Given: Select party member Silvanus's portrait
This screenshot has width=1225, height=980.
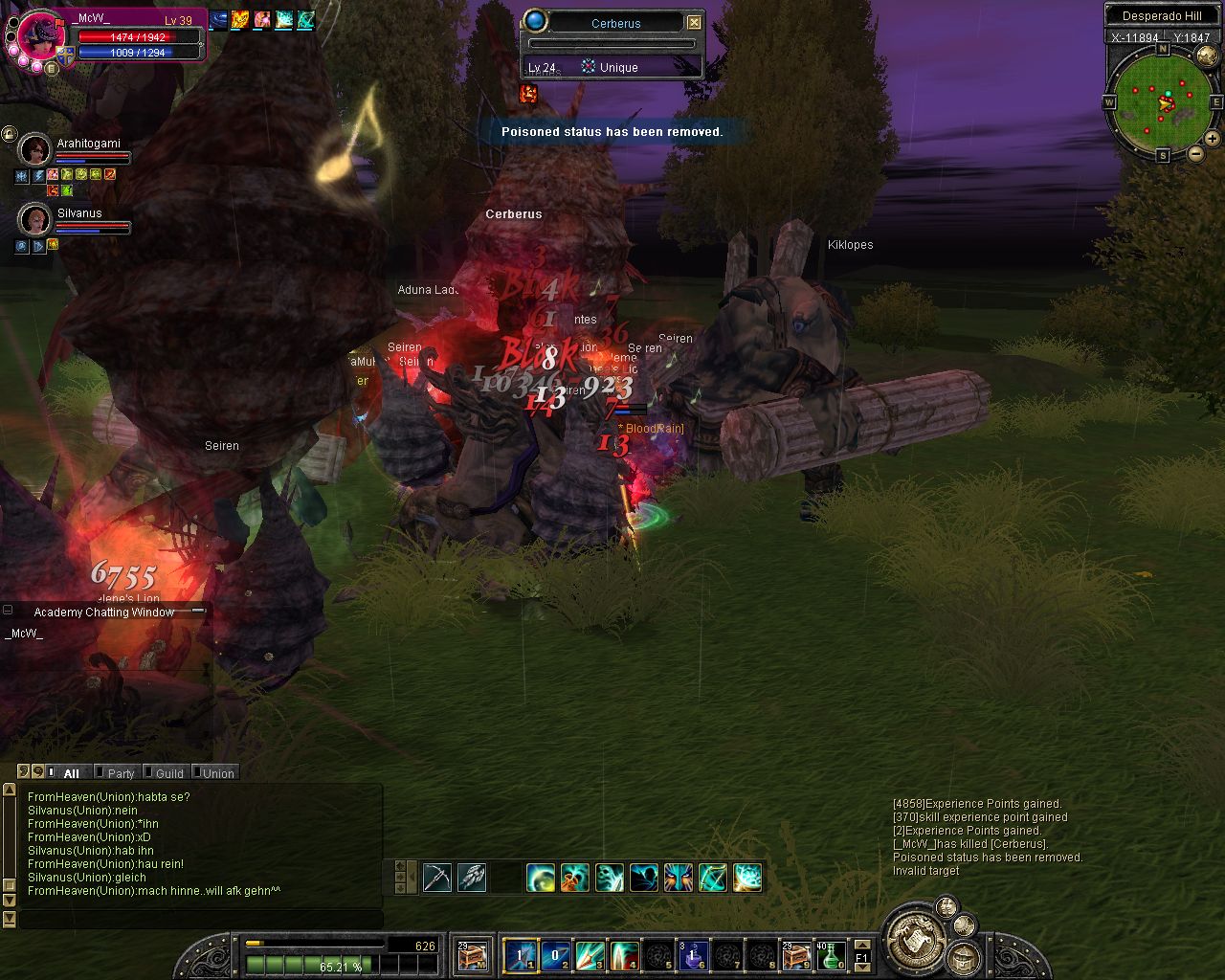Looking at the screenshot, I should (35, 219).
